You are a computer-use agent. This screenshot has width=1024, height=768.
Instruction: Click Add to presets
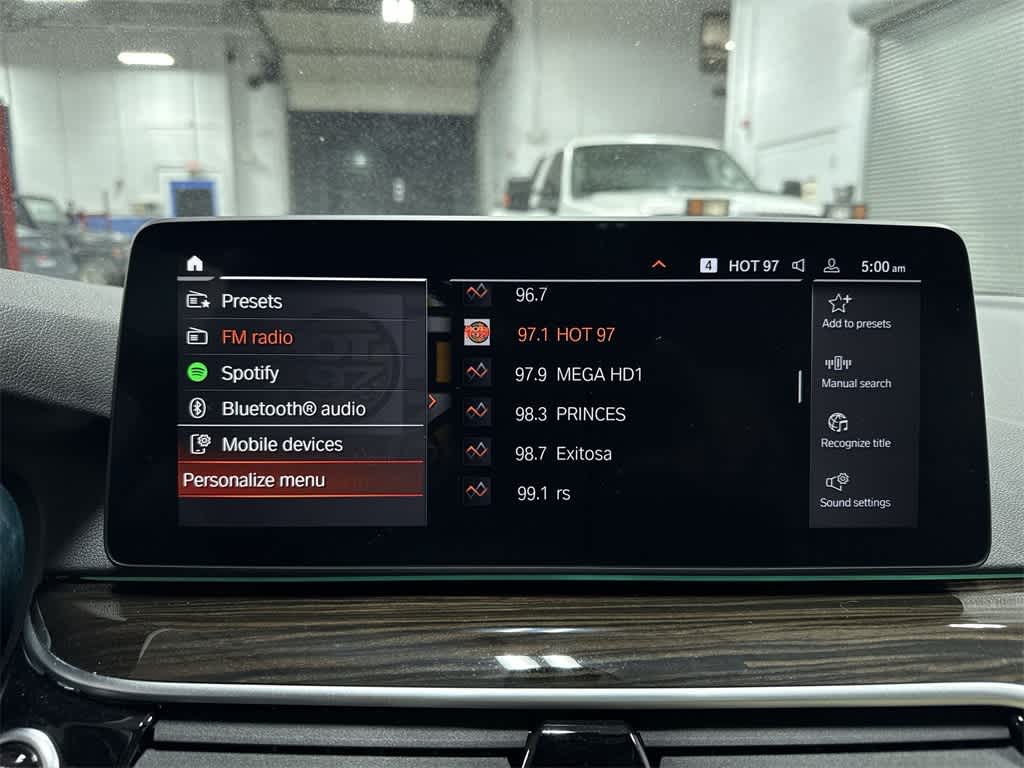(856, 311)
